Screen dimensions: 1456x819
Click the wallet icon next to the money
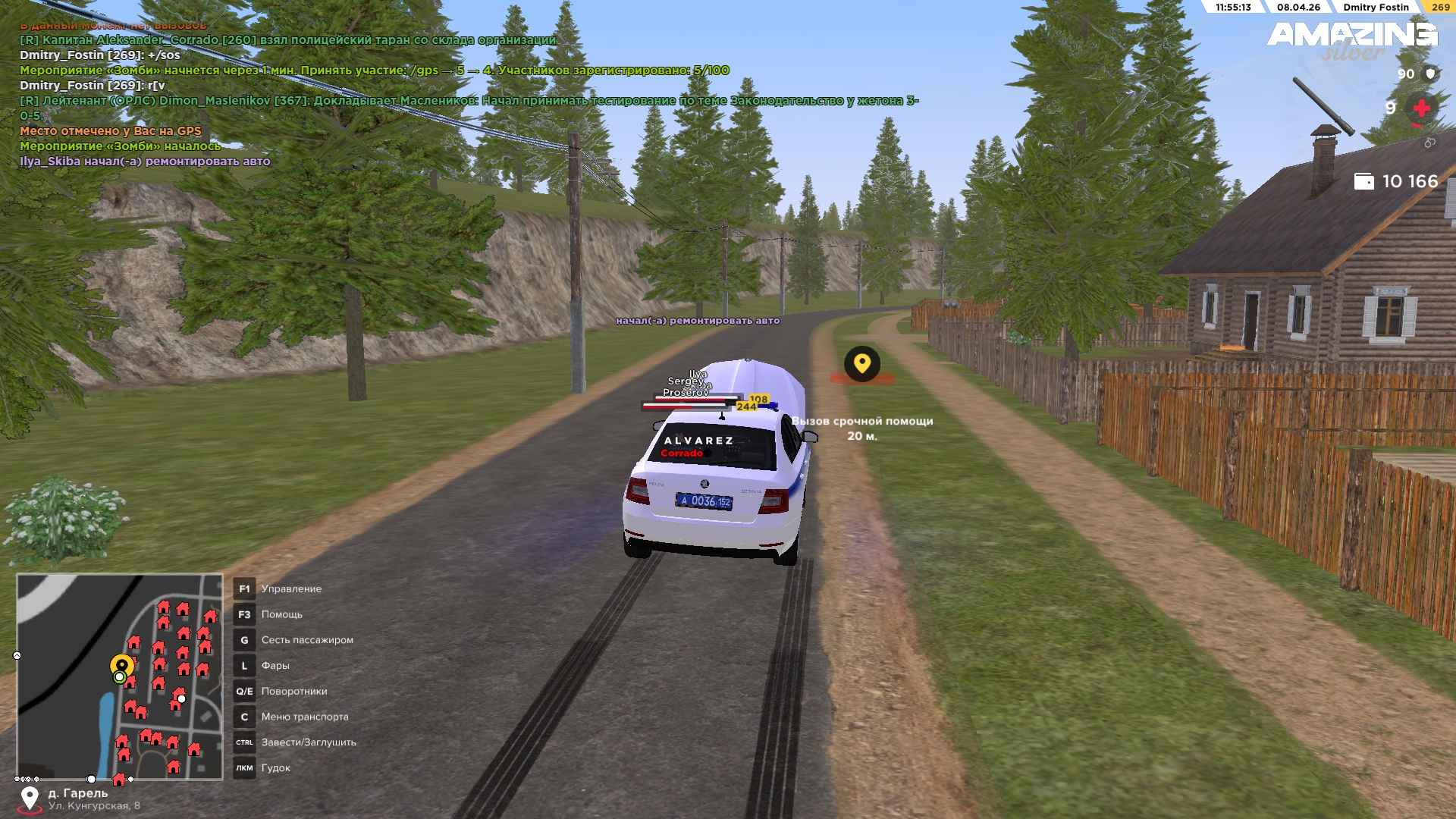pyautogui.click(x=1363, y=181)
